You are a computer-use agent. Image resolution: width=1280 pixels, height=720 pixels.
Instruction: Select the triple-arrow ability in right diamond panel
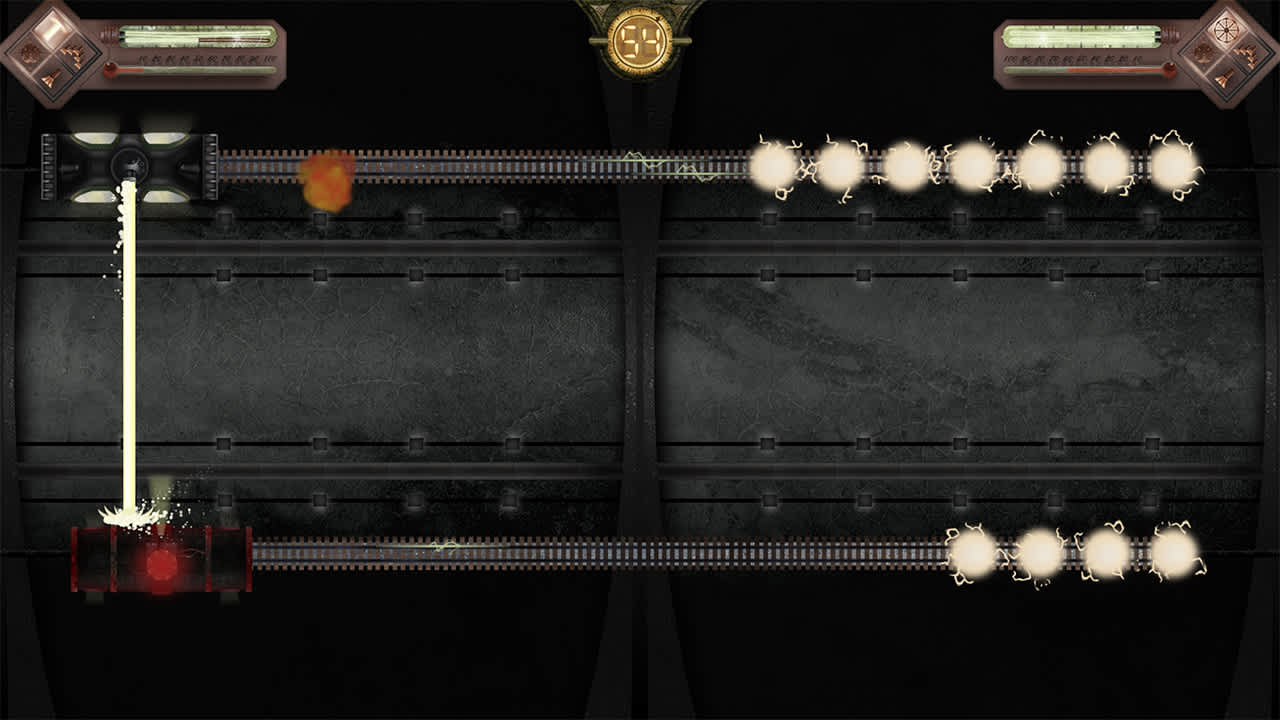1248,57
